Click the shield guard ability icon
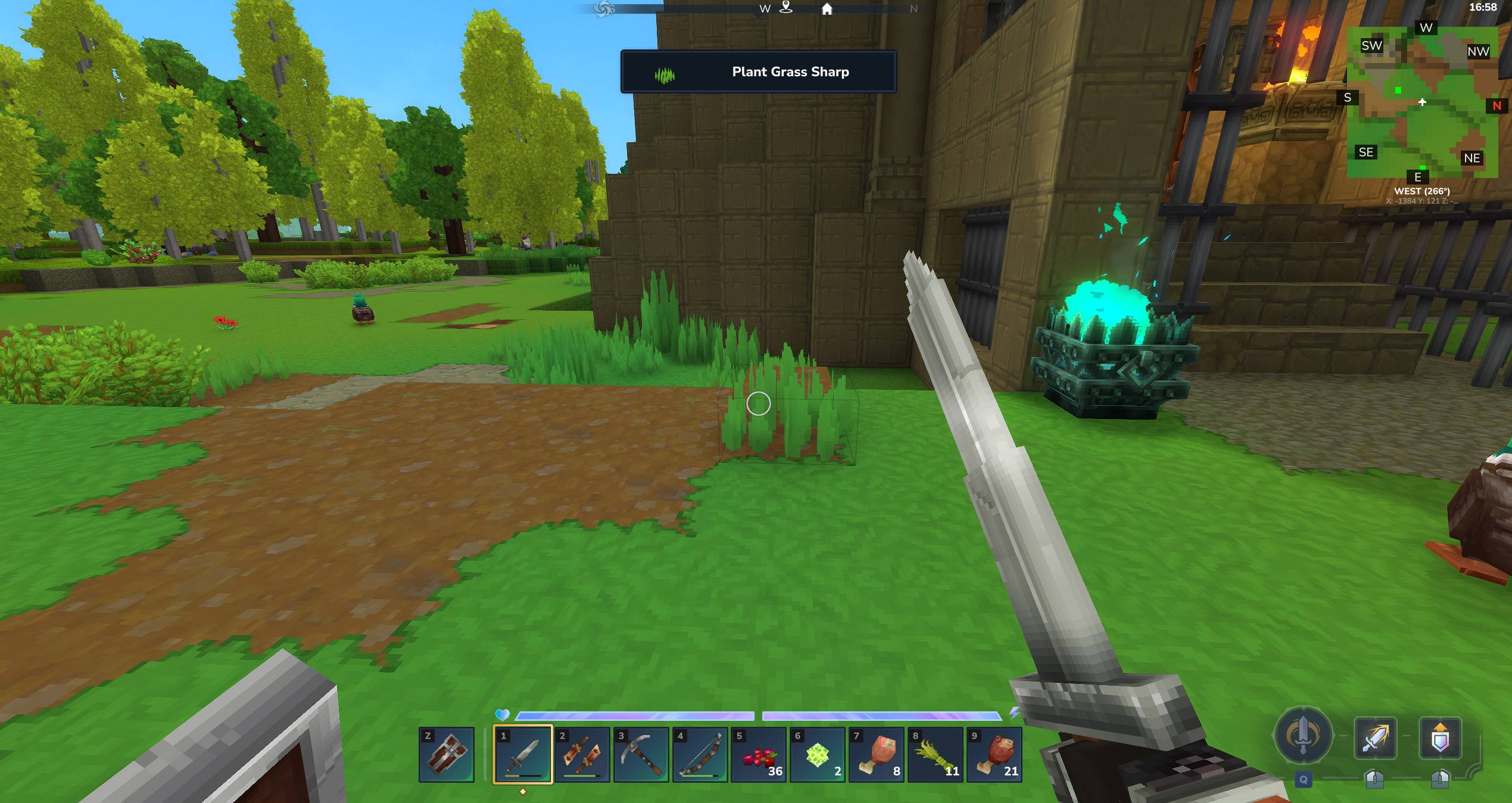The height and width of the screenshot is (803, 1512). click(1440, 738)
